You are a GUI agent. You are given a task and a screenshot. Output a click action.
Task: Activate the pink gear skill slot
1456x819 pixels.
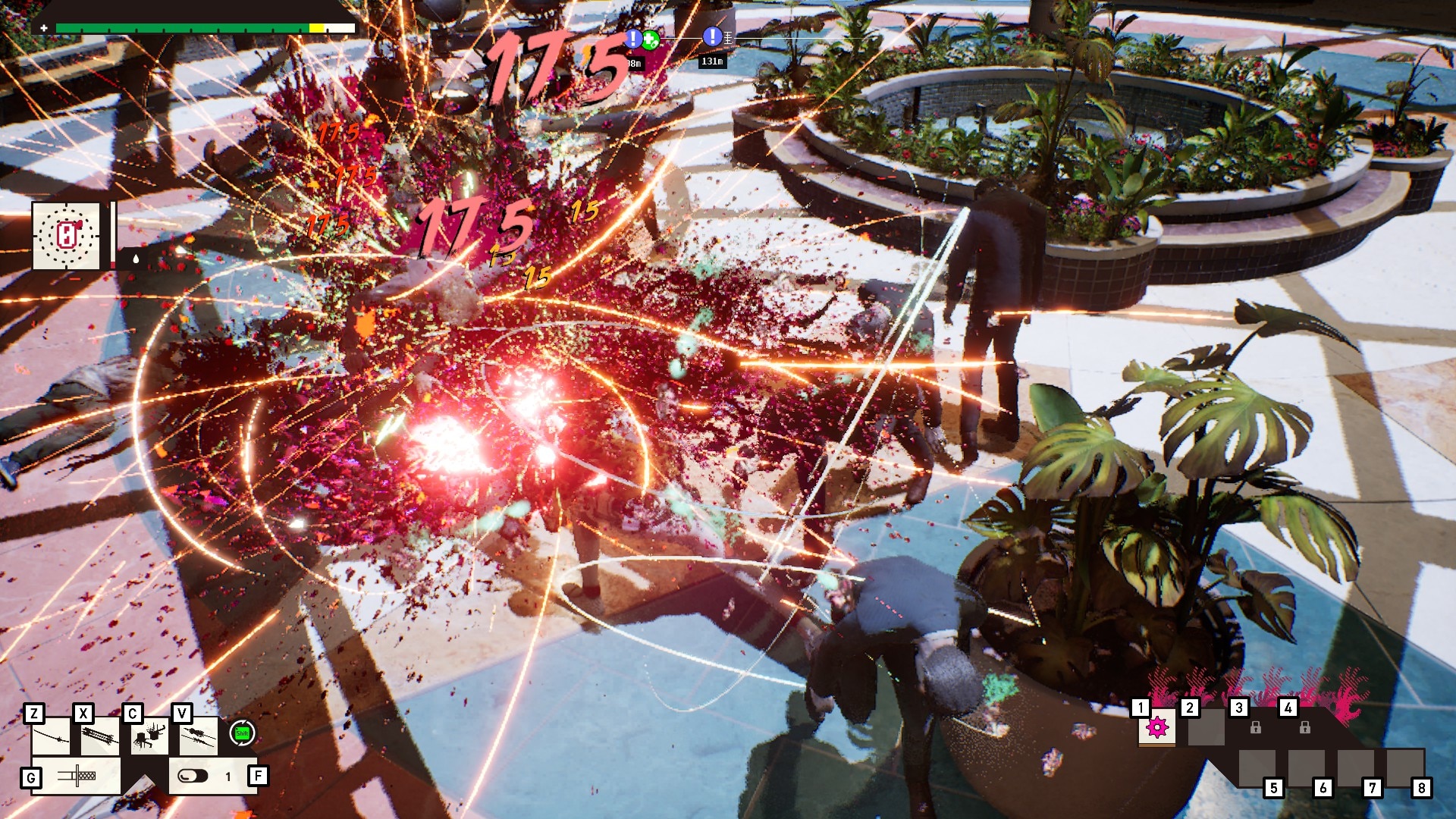coord(1156,728)
